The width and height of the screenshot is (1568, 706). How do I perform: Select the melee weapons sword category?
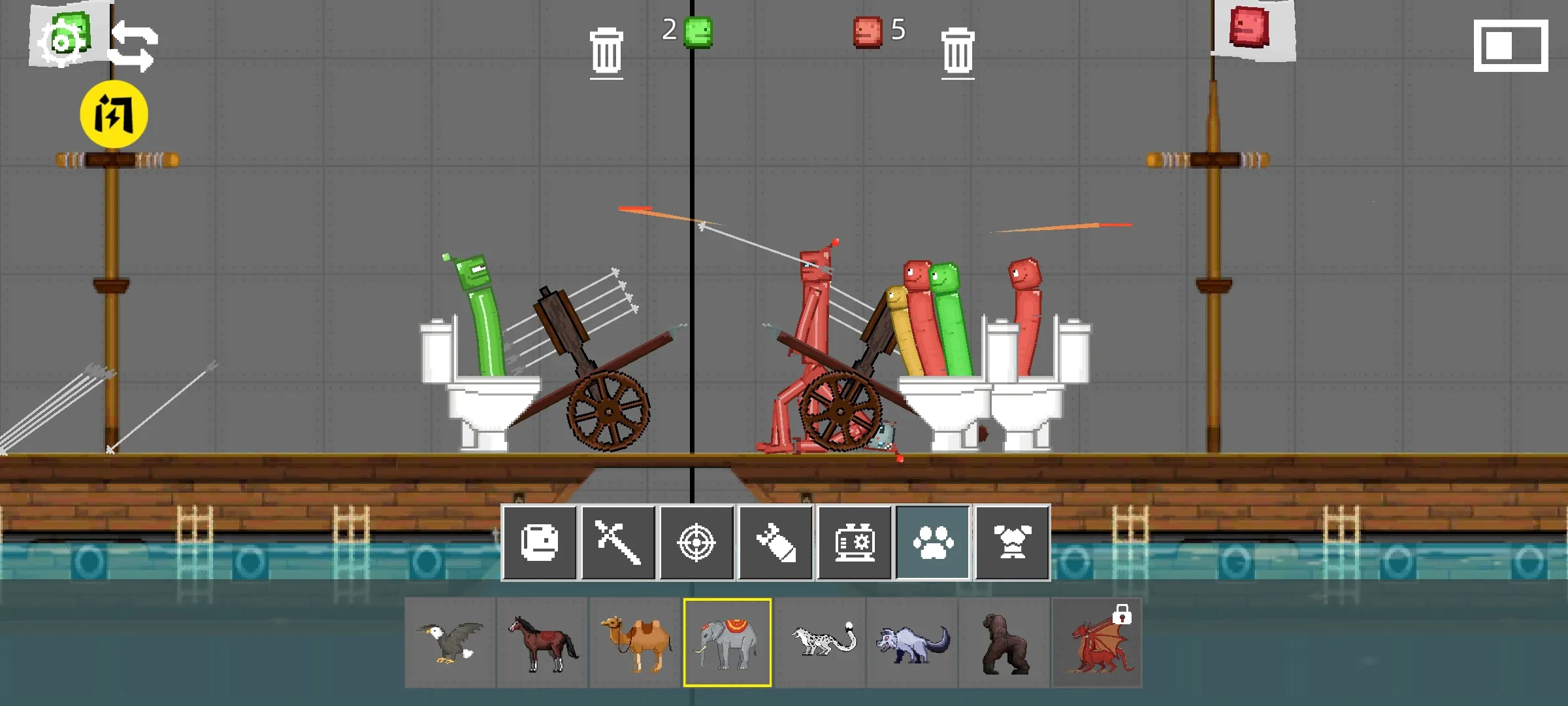619,542
